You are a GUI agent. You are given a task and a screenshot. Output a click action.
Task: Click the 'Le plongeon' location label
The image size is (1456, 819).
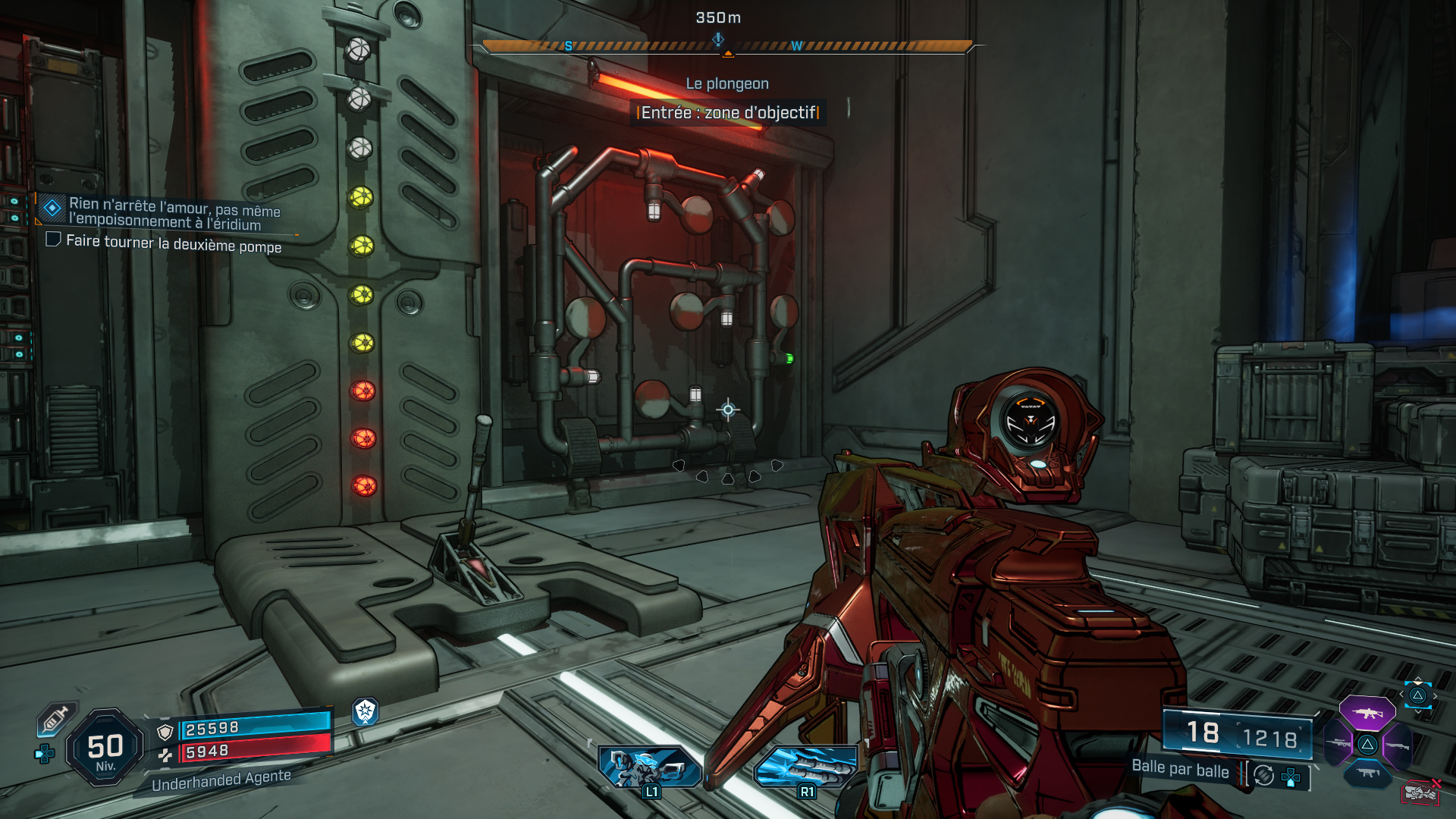pyautogui.click(x=727, y=83)
